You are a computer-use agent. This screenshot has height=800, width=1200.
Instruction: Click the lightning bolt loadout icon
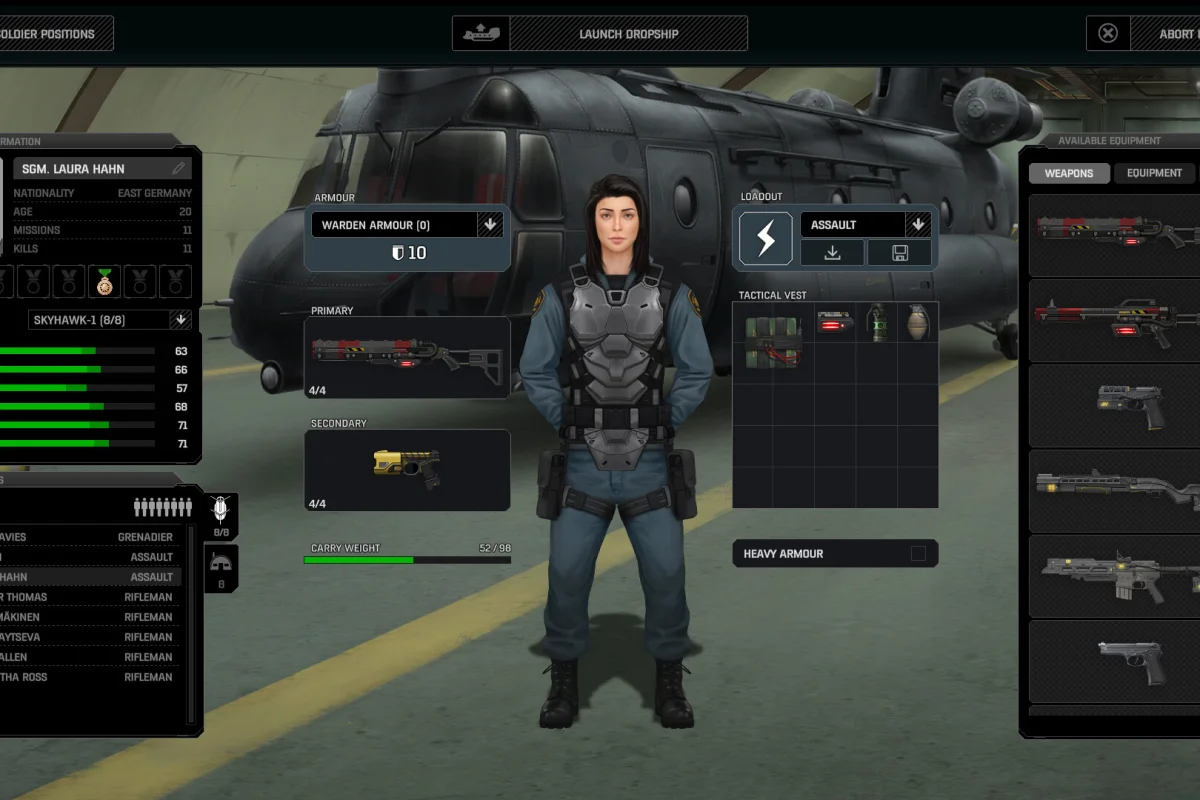pyautogui.click(x=766, y=239)
